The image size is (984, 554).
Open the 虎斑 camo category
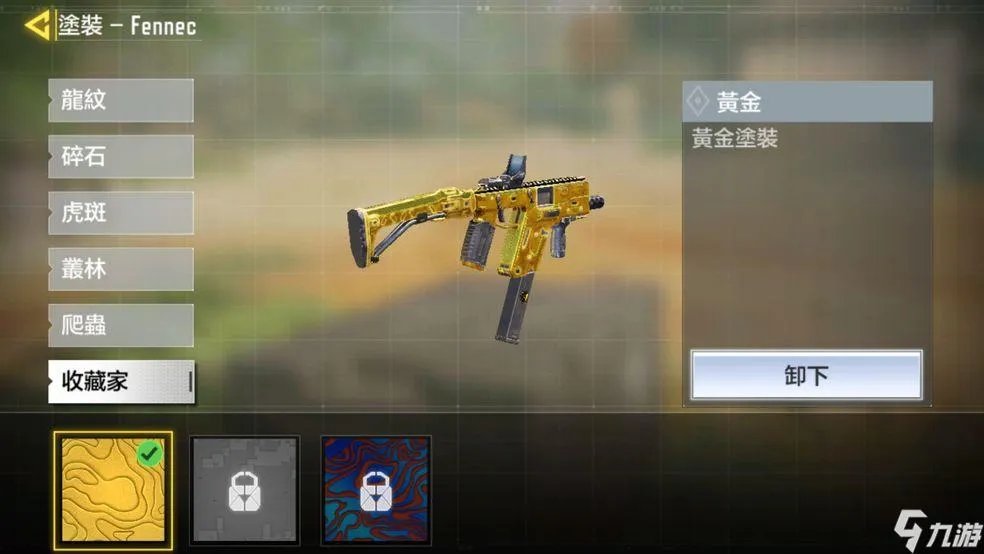point(120,213)
